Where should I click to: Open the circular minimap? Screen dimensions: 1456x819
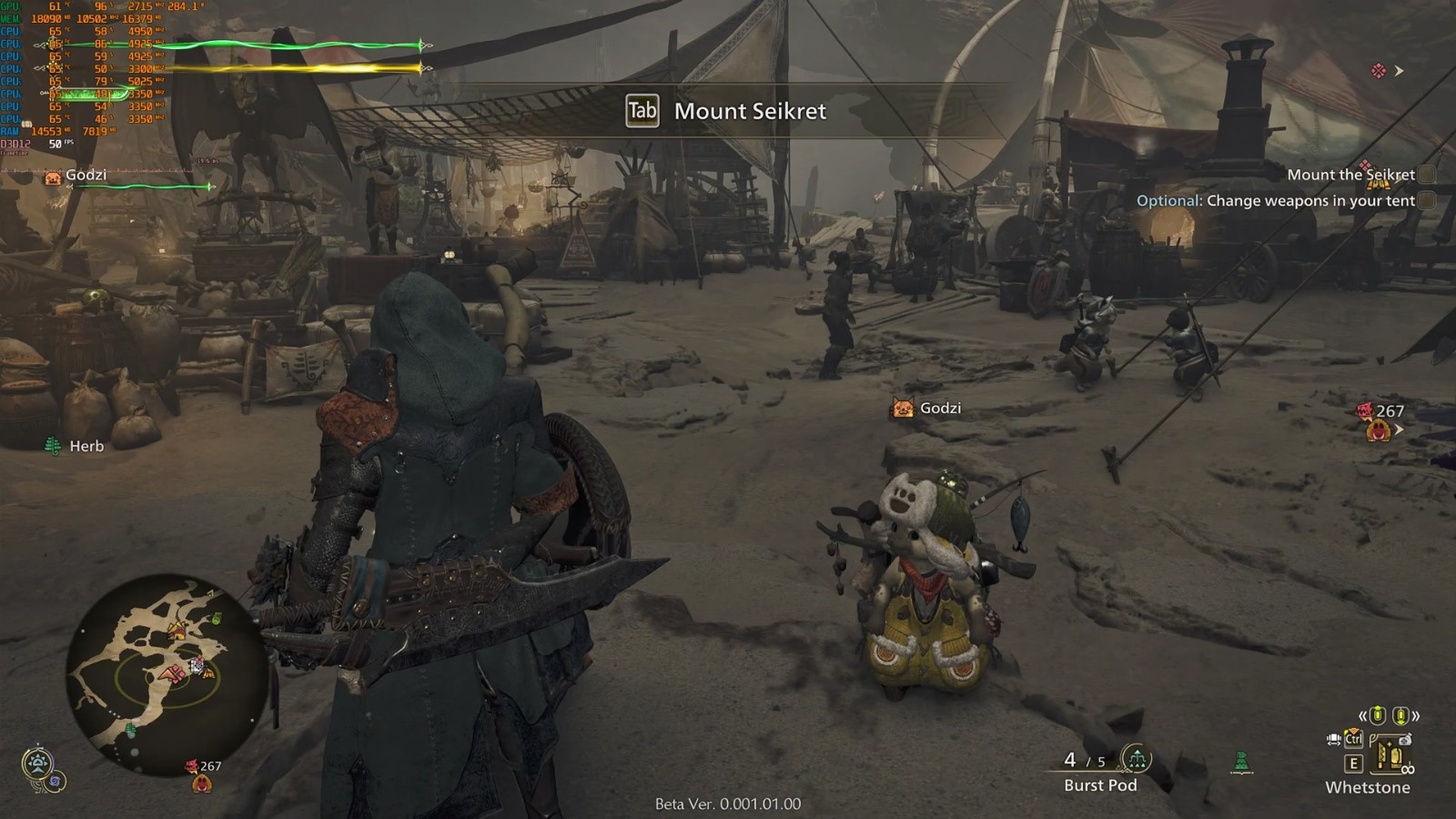(x=167, y=674)
